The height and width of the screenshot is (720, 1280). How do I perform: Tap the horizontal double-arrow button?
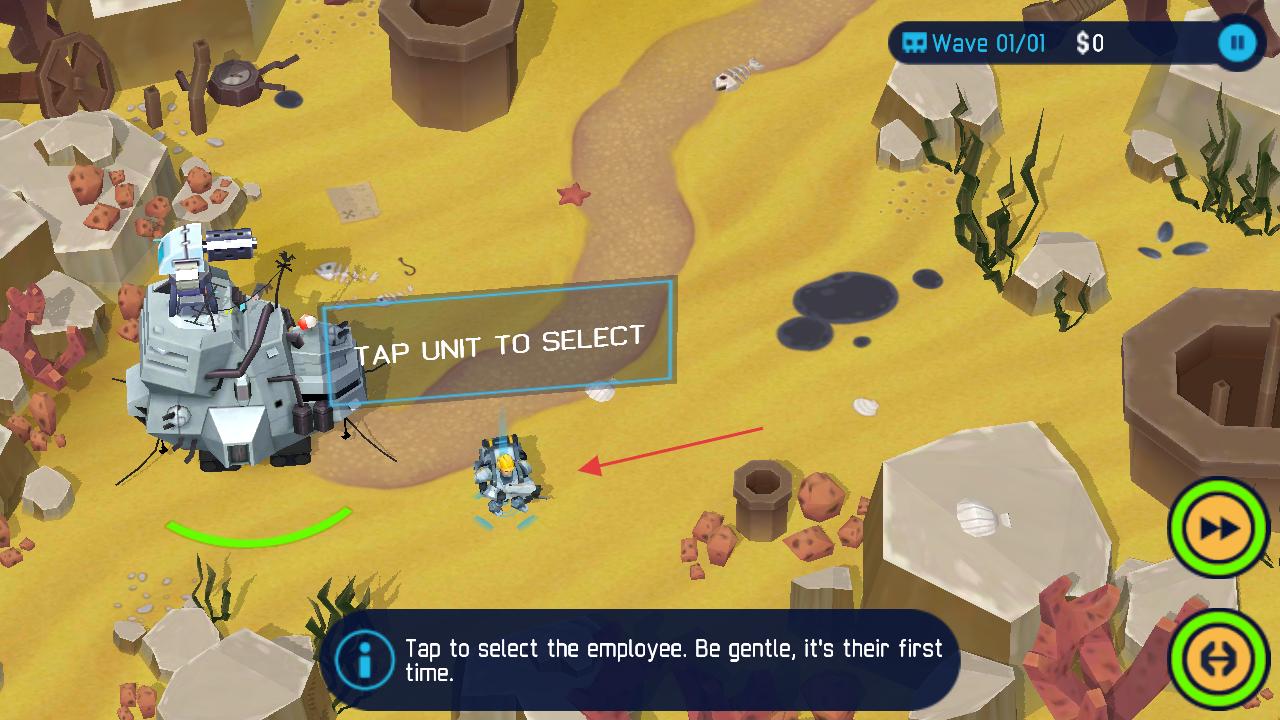point(1218,659)
